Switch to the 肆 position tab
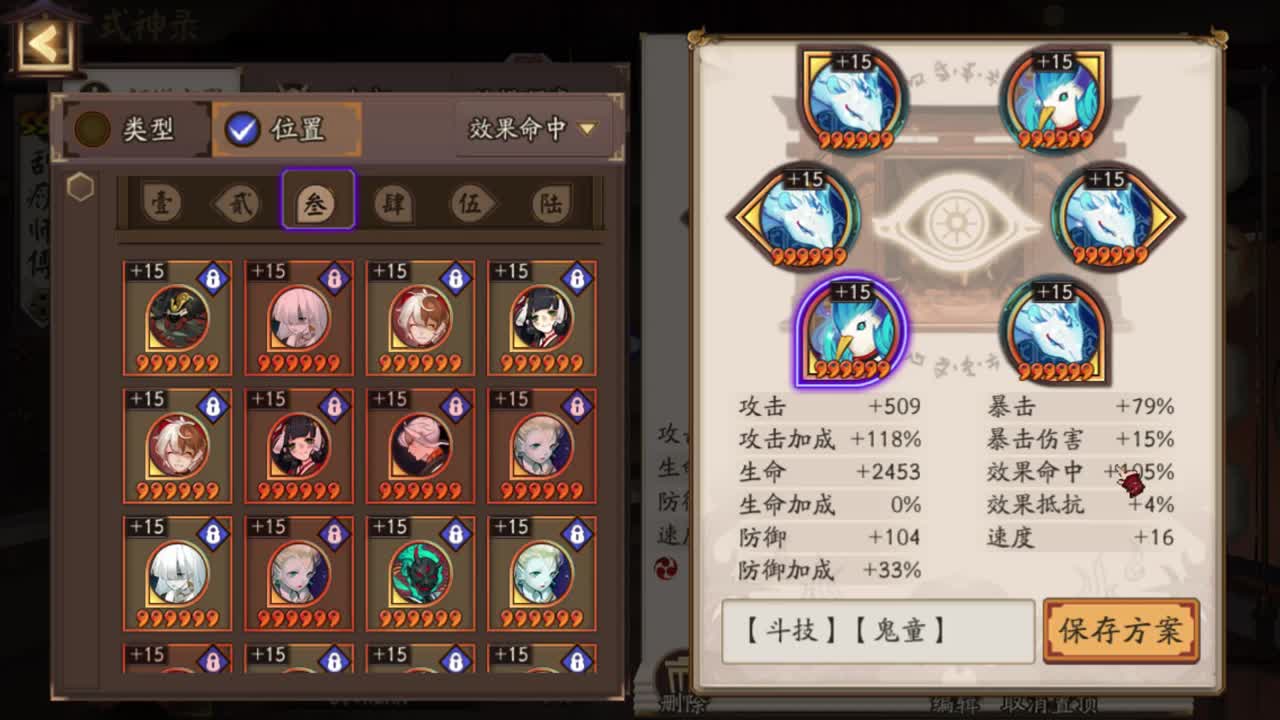 (x=392, y=201)
